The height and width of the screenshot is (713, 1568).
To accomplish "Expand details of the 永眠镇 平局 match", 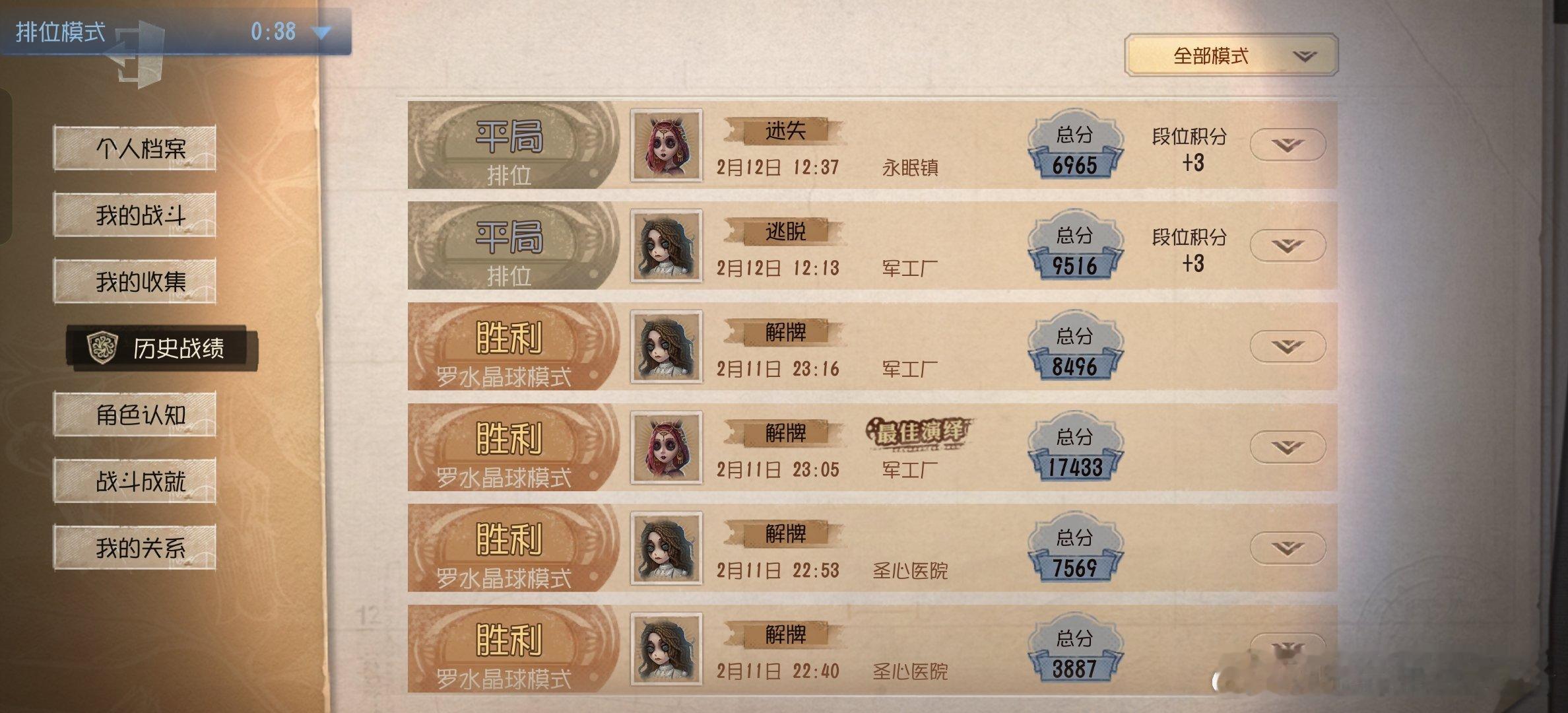I will [1287, 145].
